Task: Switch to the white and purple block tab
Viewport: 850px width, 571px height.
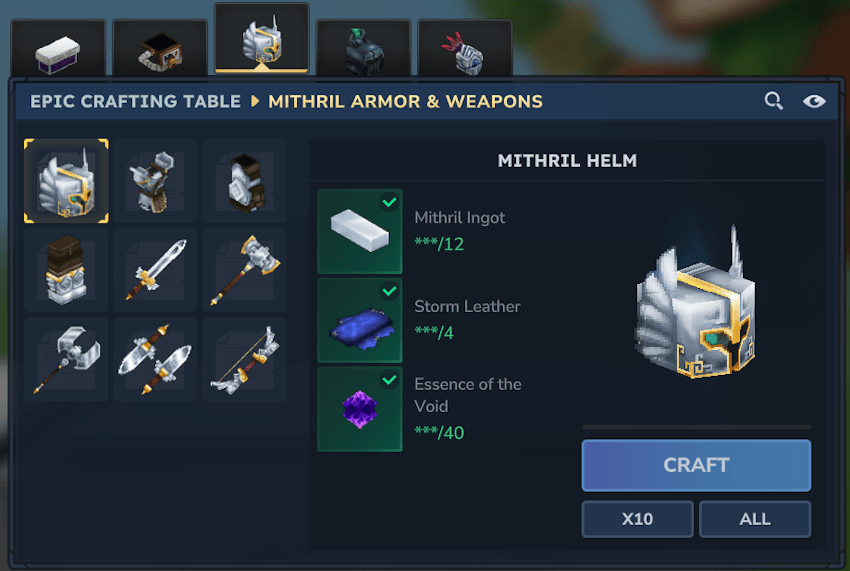Action: pos(57,50)
